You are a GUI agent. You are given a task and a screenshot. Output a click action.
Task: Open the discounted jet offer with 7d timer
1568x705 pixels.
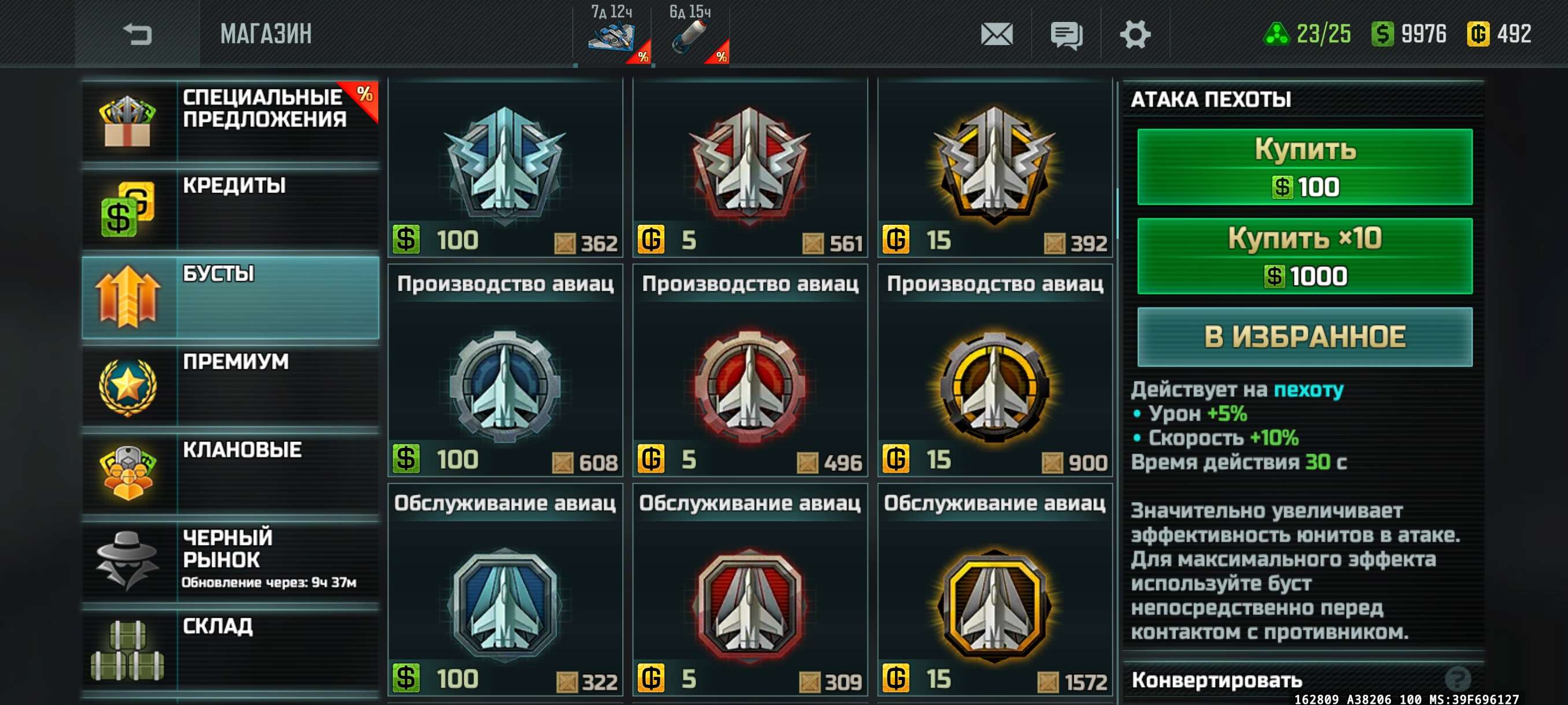[612, 35]
